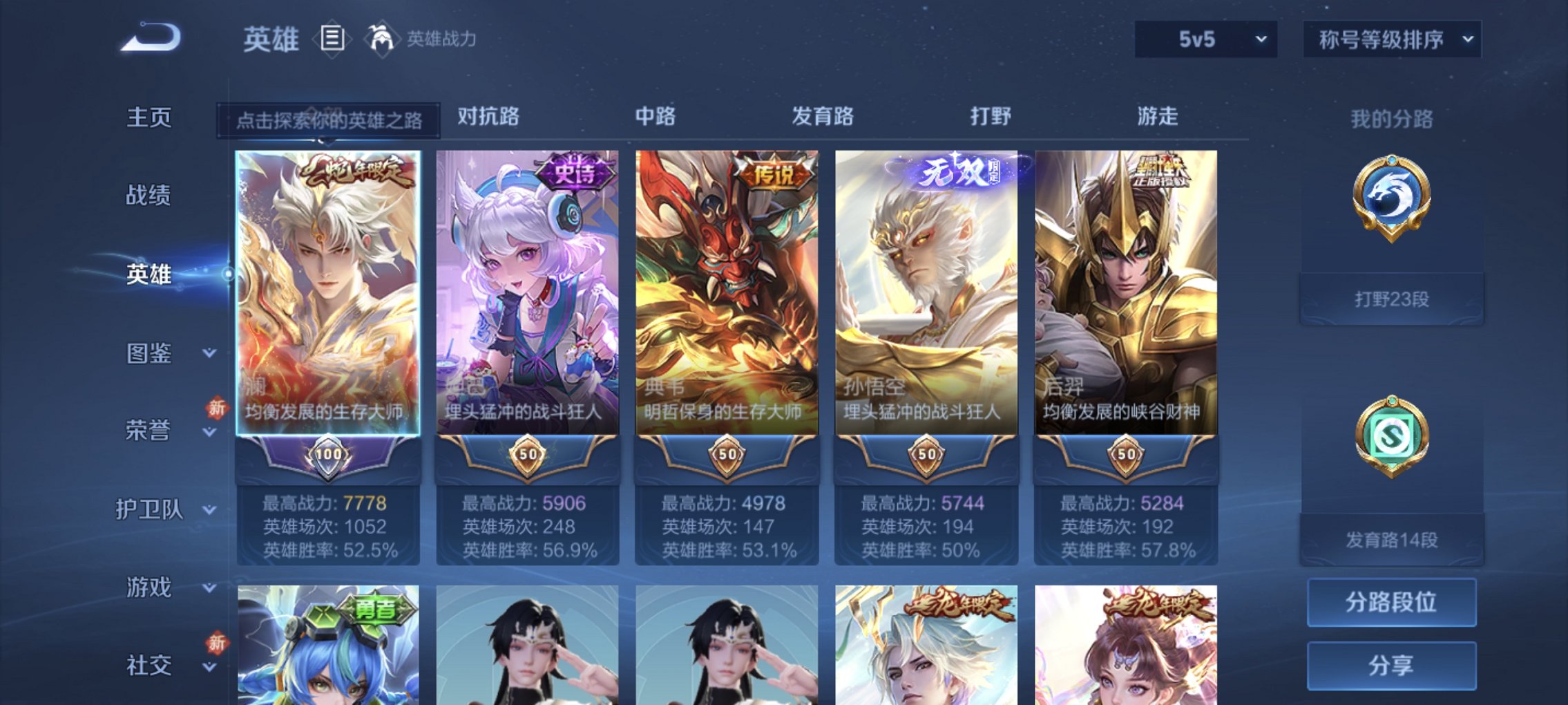Click the 分路段位 button
Screen dimensions: 1568x705
click(1391, 603)
